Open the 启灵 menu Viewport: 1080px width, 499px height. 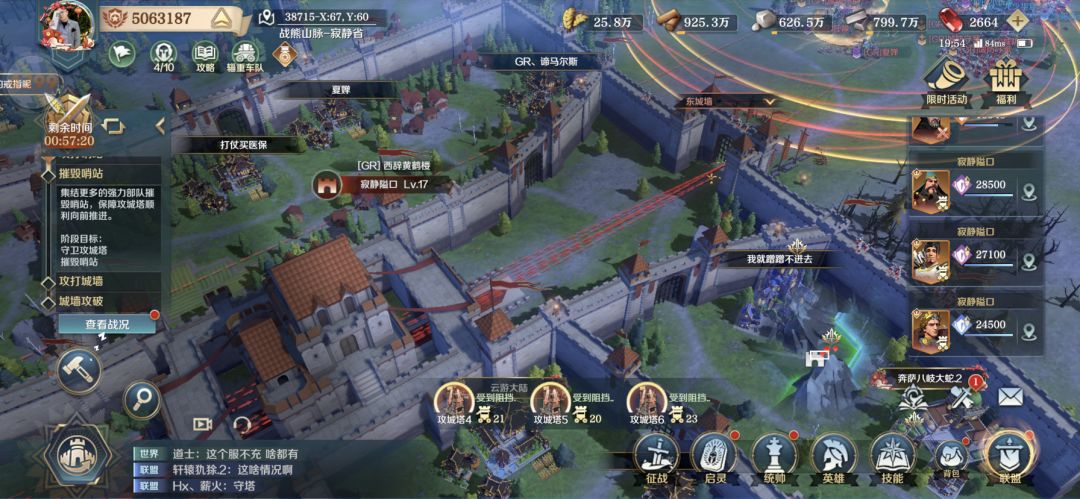click(714, 456)
